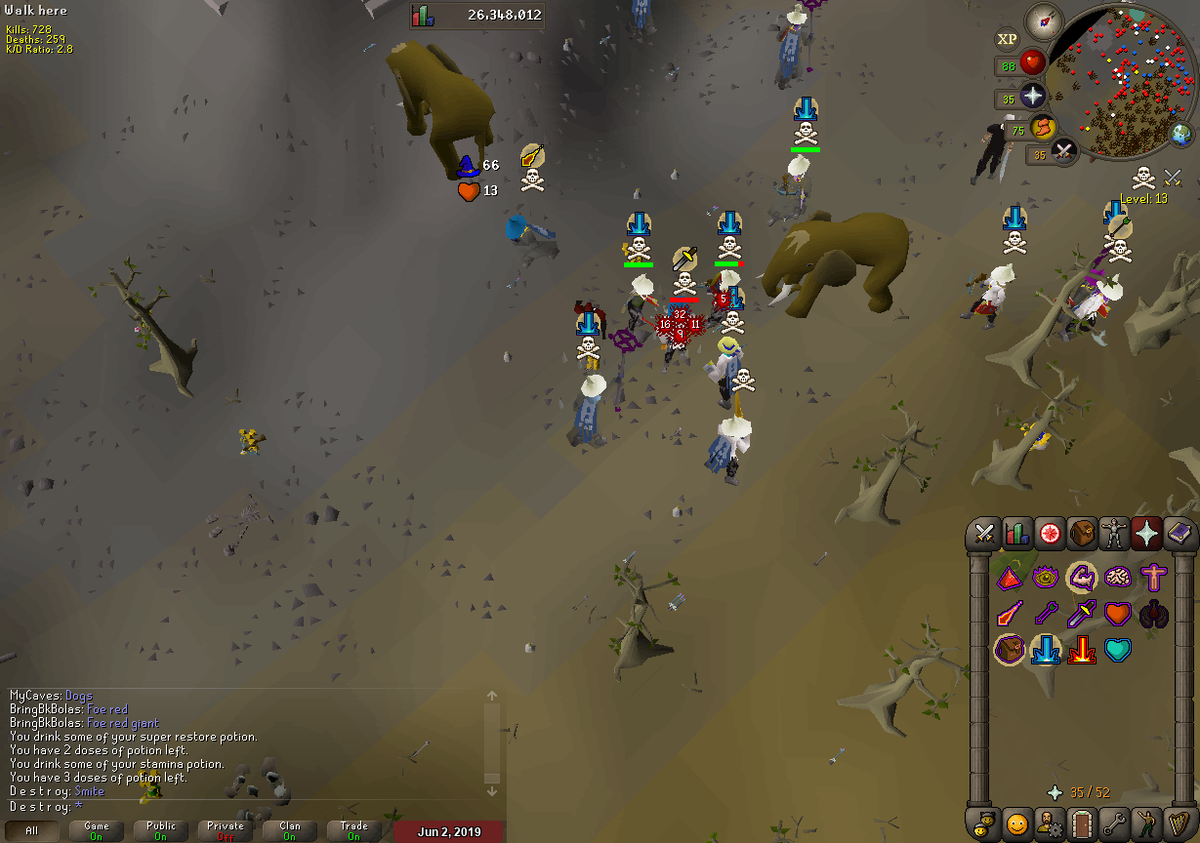Switch to the Skills bar-chart tab
Viewport: 1200px width, 843px height.
pos(1017,534)
